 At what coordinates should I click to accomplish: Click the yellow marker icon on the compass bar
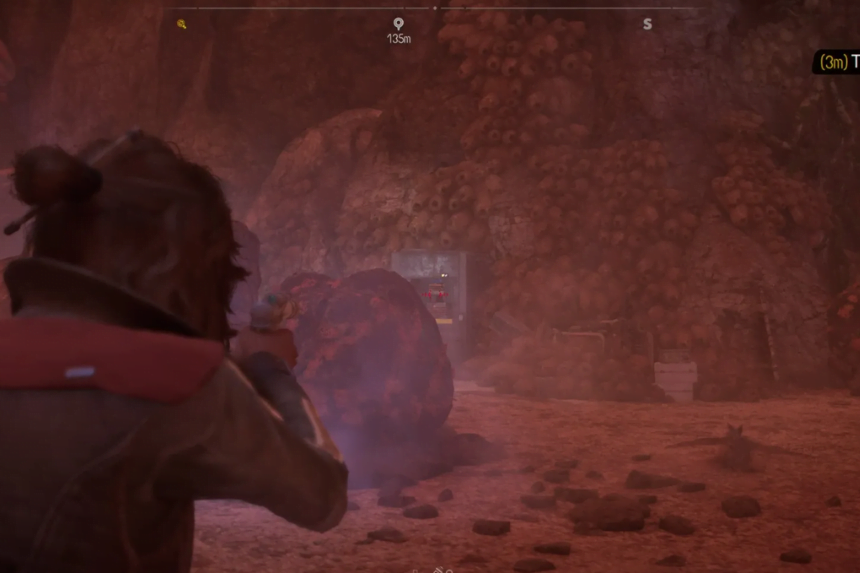(x=182, y=24)
